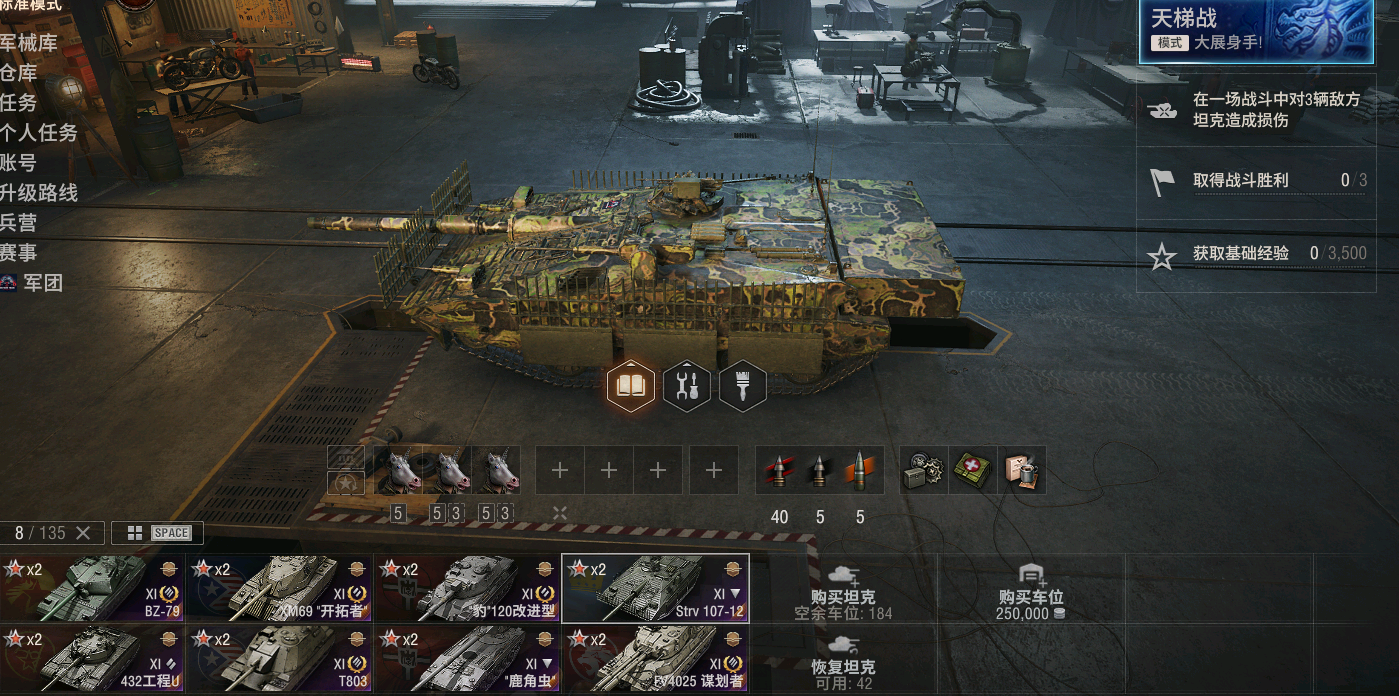Select the shell slot with 40 rounds

point(780,471)
